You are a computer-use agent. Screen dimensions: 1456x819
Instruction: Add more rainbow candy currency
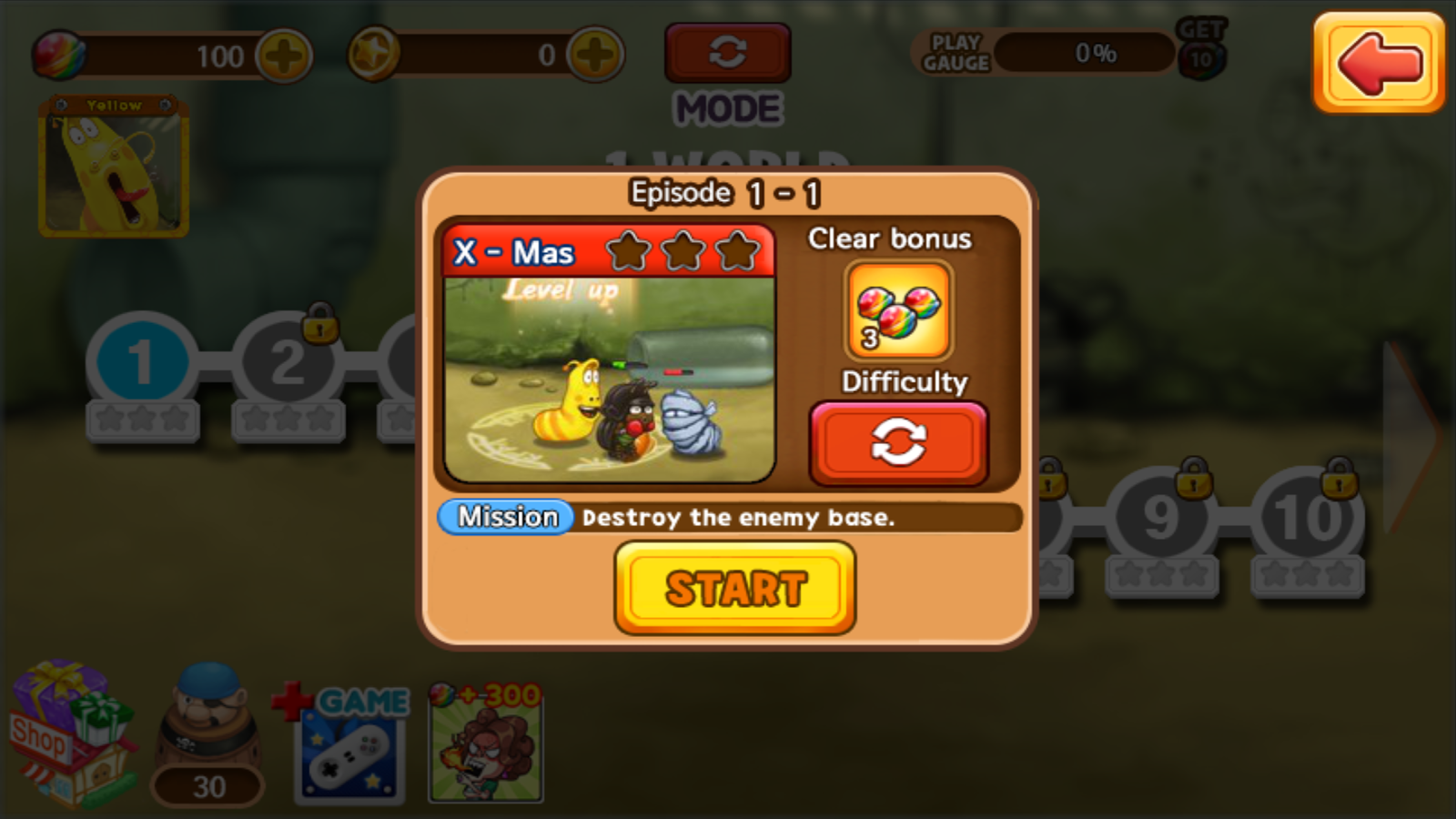(284, 56)
